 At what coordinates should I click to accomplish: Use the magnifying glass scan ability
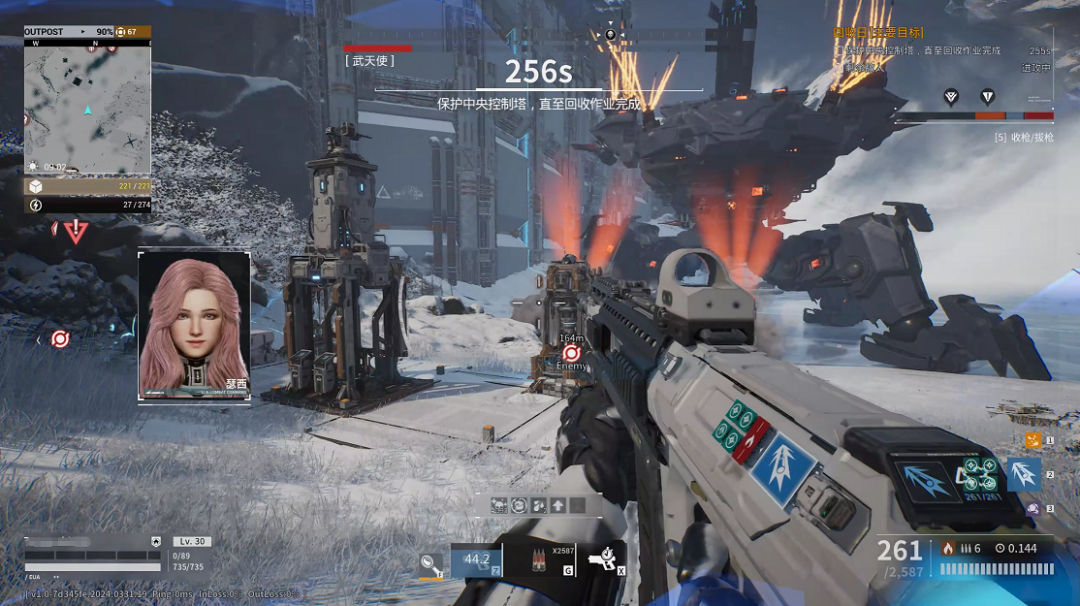431,564
